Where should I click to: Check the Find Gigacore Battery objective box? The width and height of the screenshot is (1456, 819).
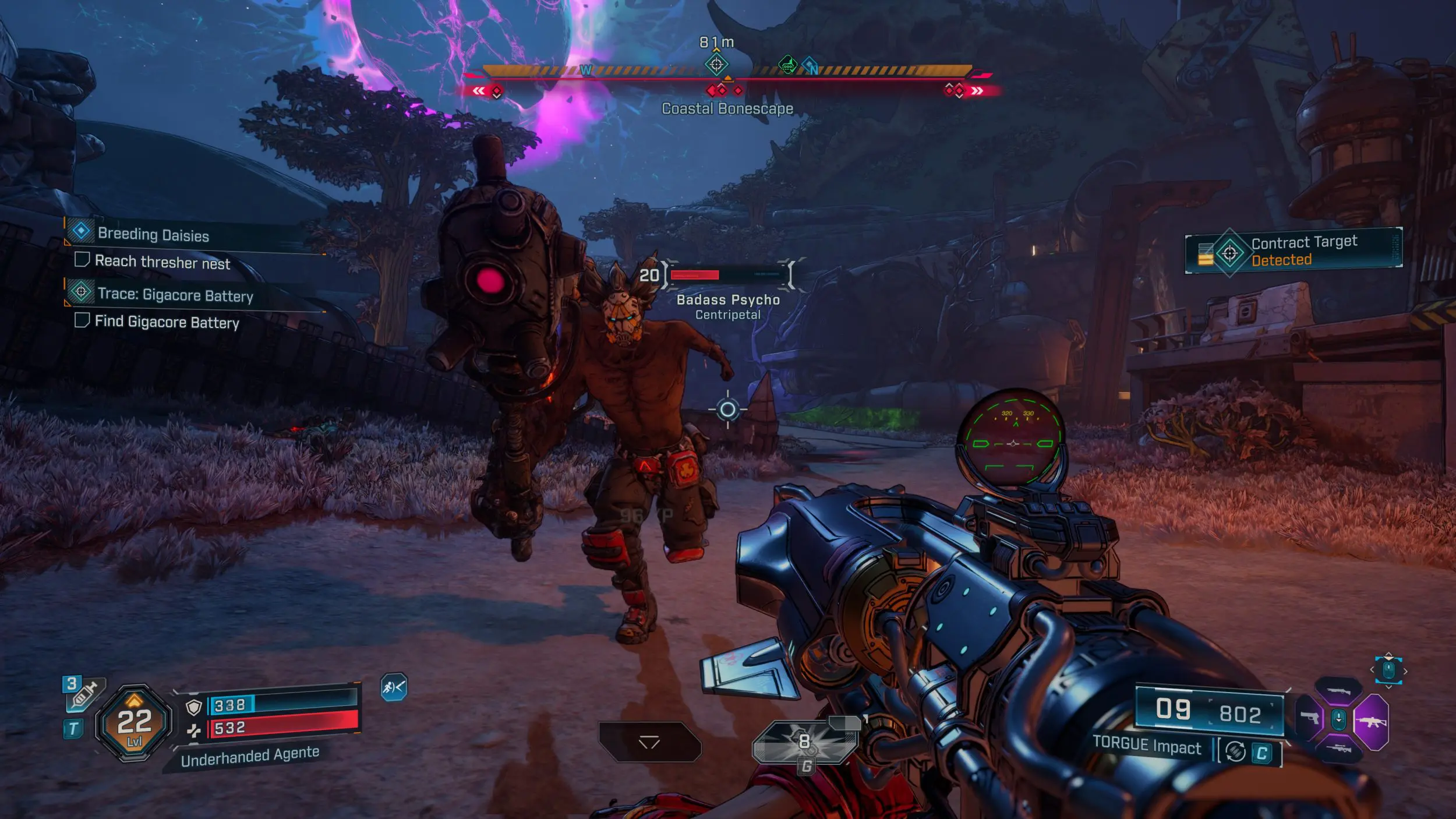(x=82, y=320)
